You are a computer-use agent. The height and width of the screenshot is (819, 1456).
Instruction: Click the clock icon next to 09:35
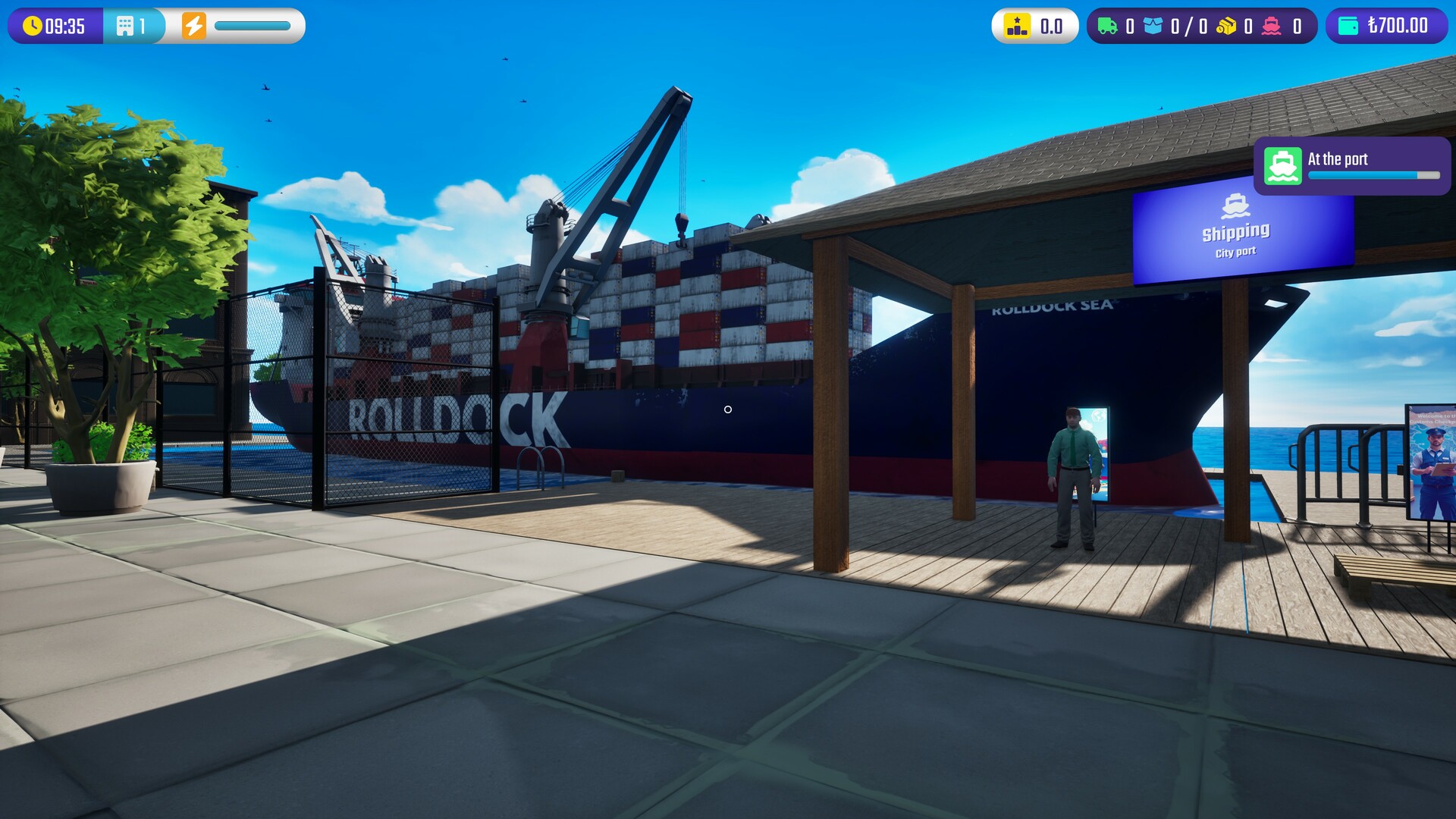click(x=32, y=25)
